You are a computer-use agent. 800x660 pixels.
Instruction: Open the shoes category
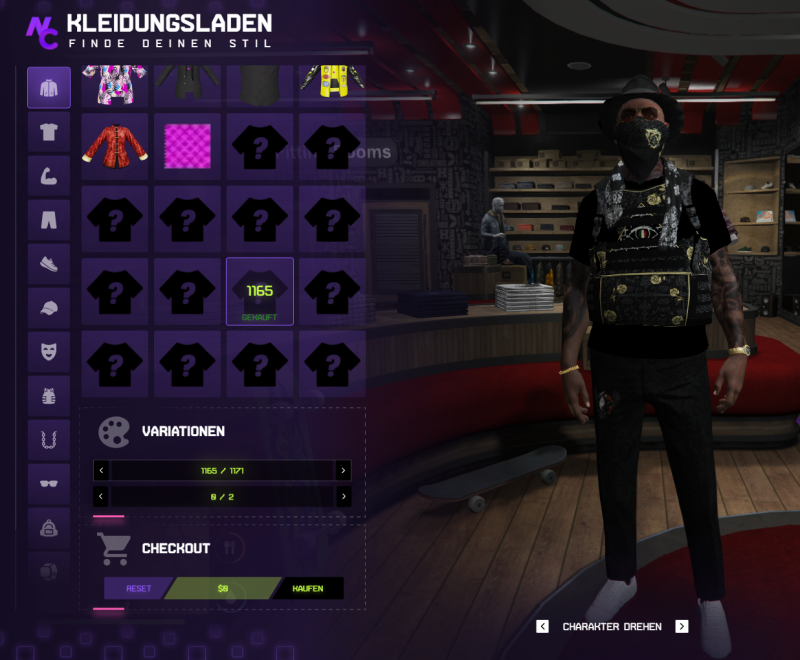pyautogui.click(x=49, y=264)
